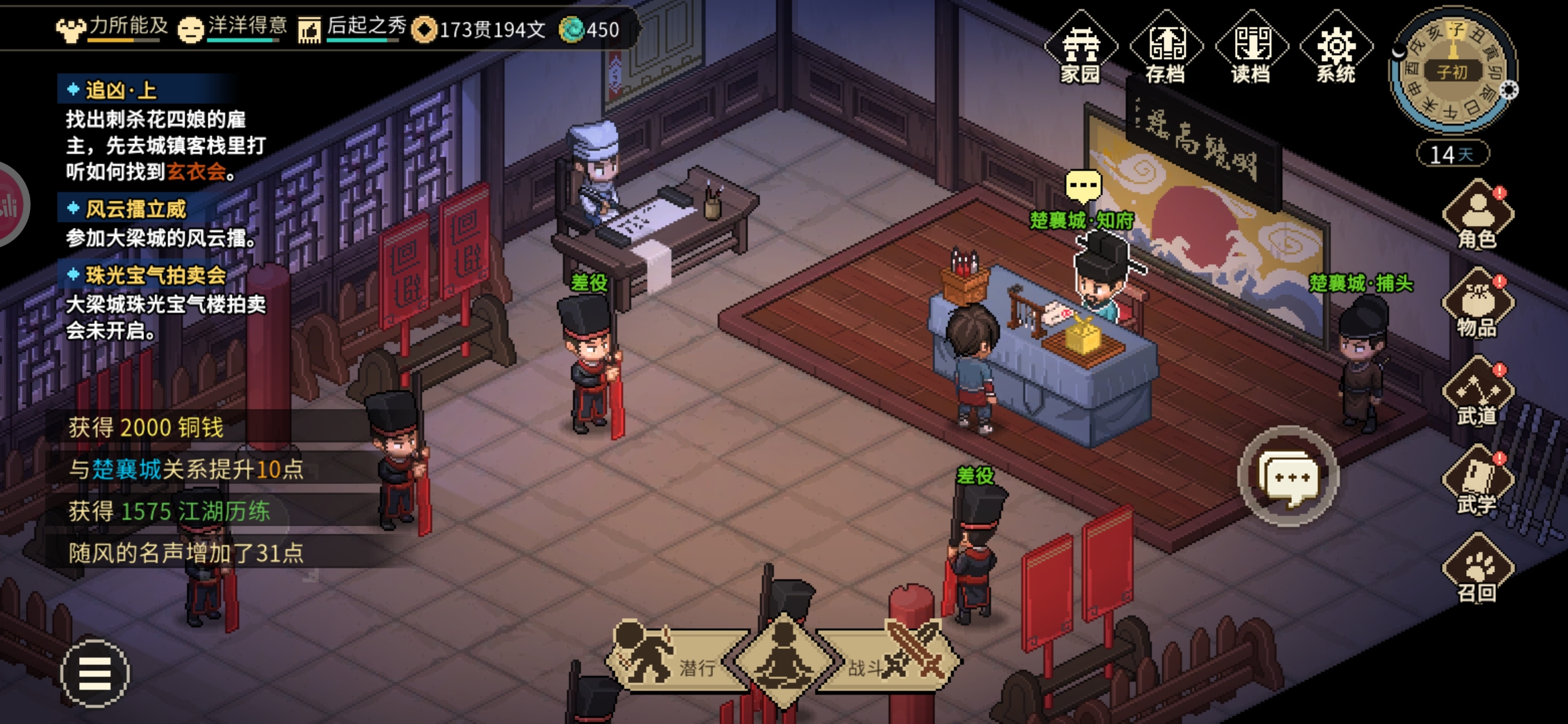Select the 珠光宝气拍卖会 quest entry

pos(155,275)
